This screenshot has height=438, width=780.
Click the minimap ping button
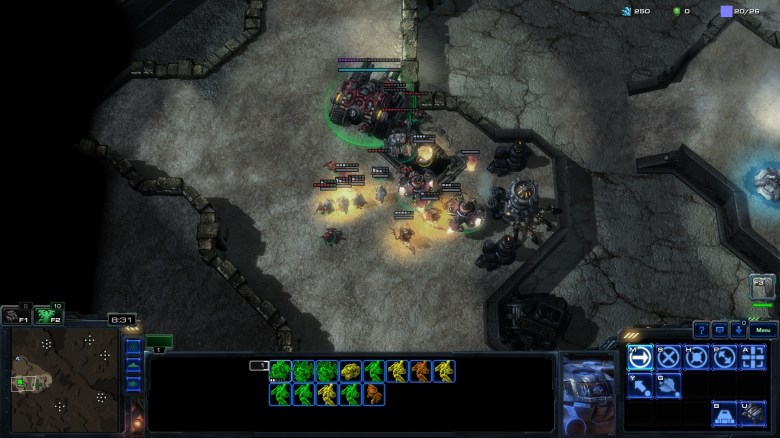[x=133, y=348]
